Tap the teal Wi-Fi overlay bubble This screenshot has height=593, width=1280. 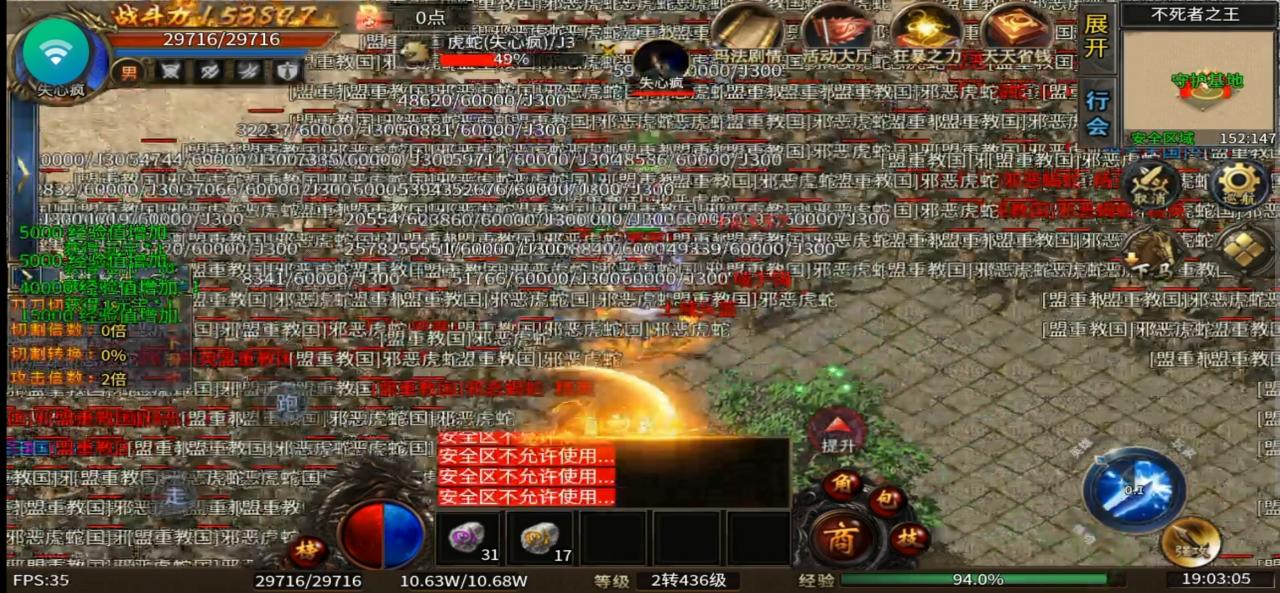pyautogui.click(x=56, y=52)
